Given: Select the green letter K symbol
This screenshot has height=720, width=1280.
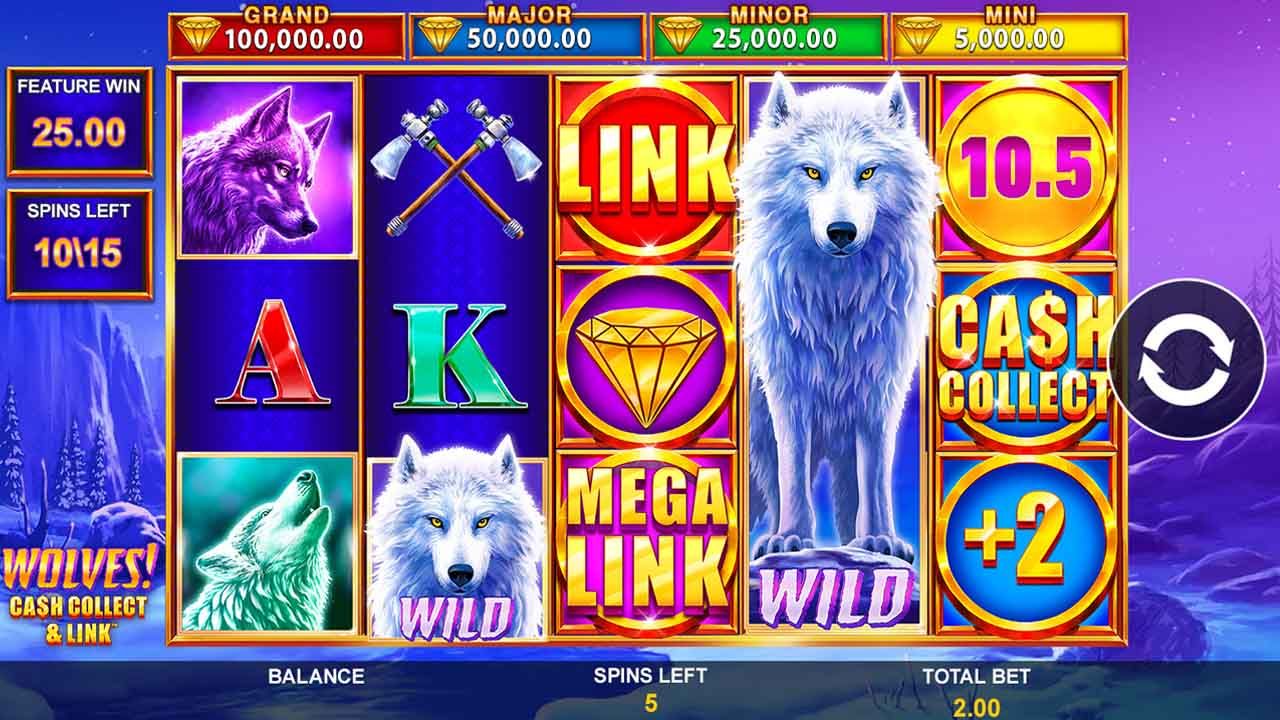Looking at the screenshot, I should pyautogui.click(x=455, y=360).
